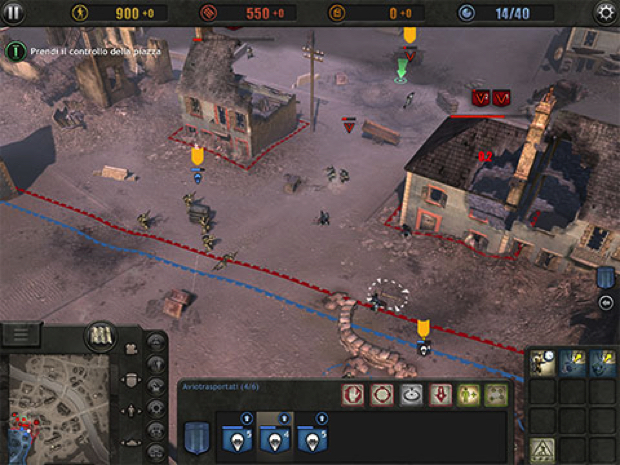The width and height of the screenshot is (620, 465).
Task: Click the small round arrow button under shield
Action: pos(606,302)
